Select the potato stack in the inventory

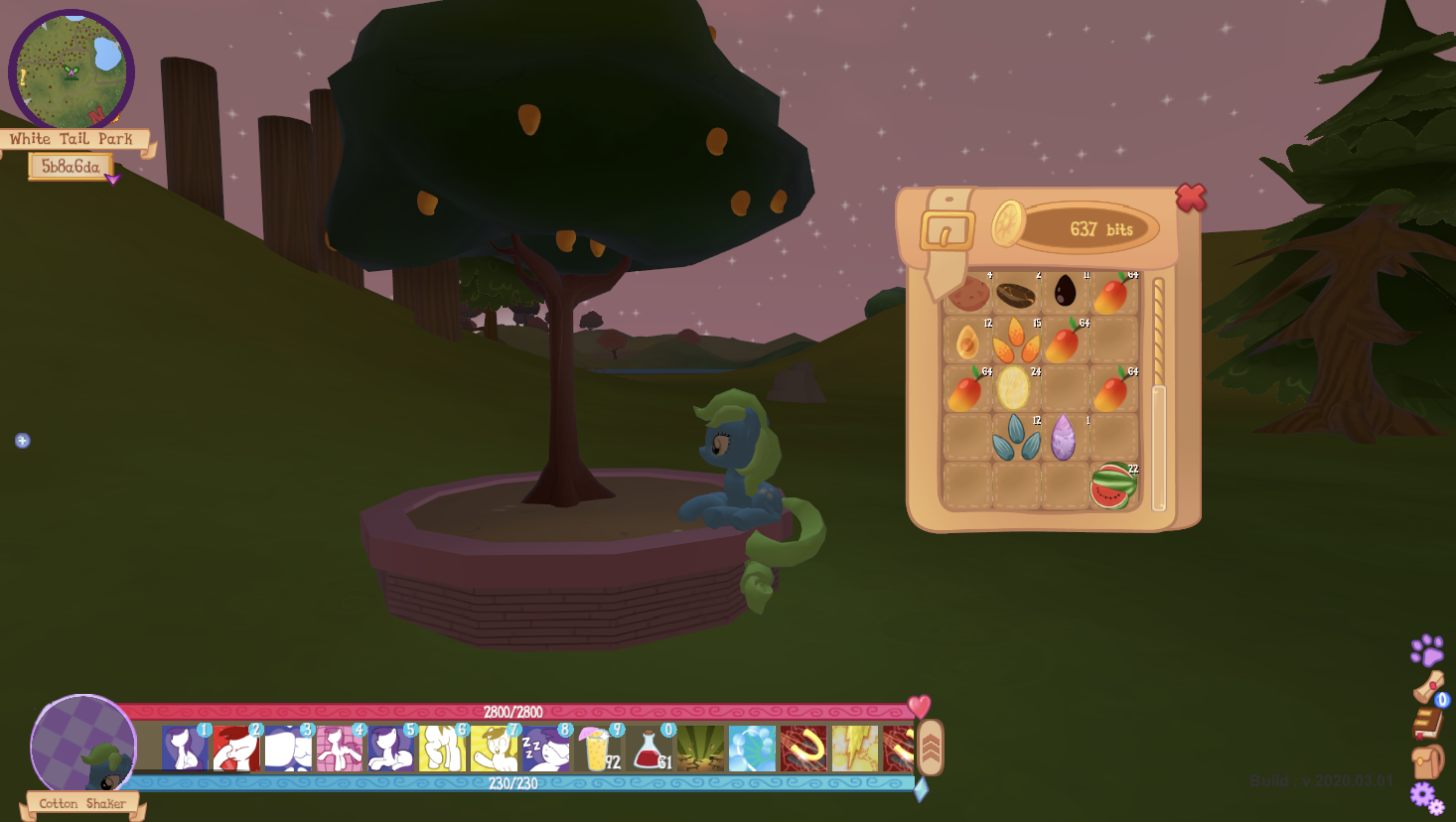(x=965, y=293)
